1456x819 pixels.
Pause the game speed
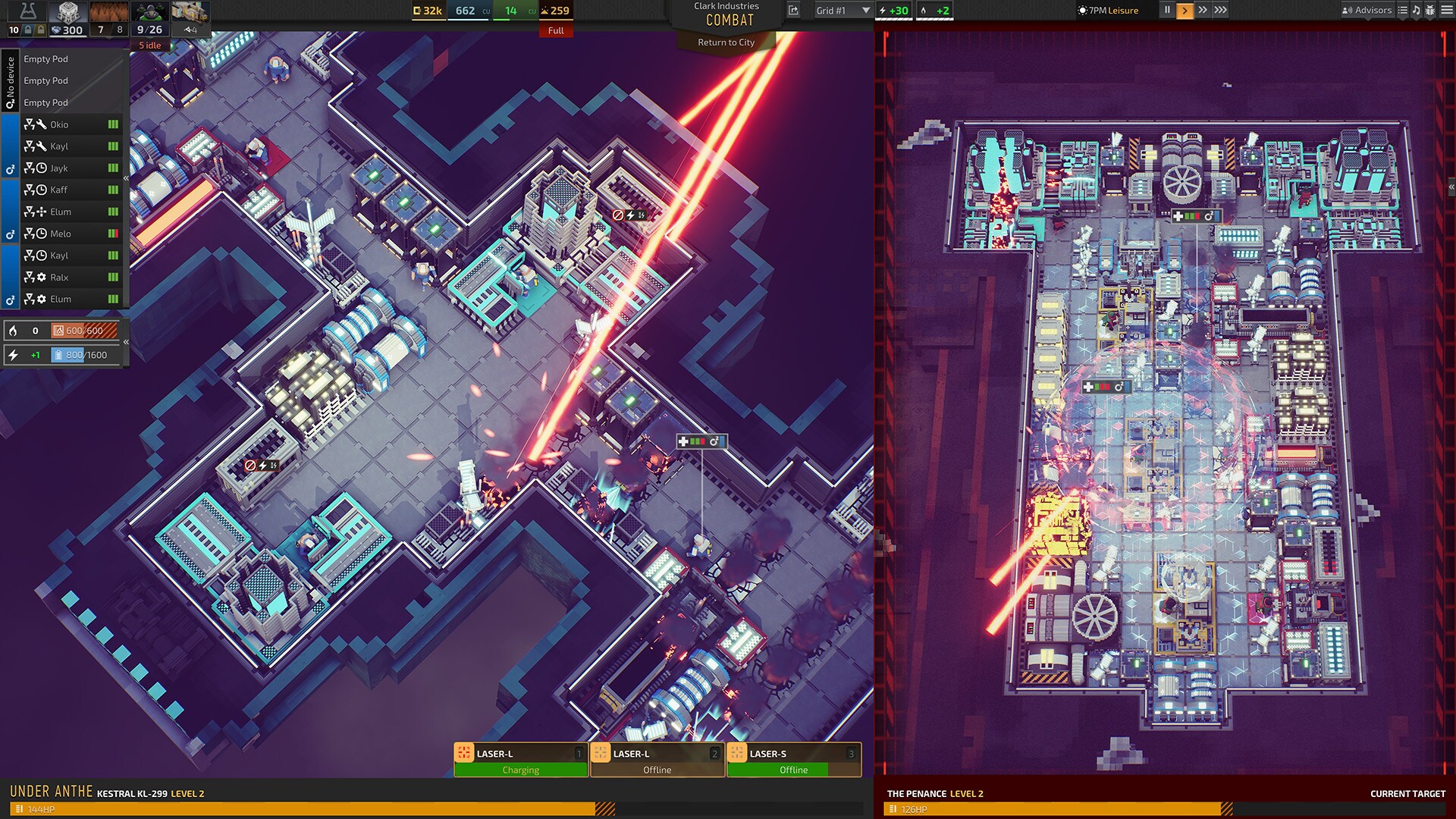[1167, 11]
